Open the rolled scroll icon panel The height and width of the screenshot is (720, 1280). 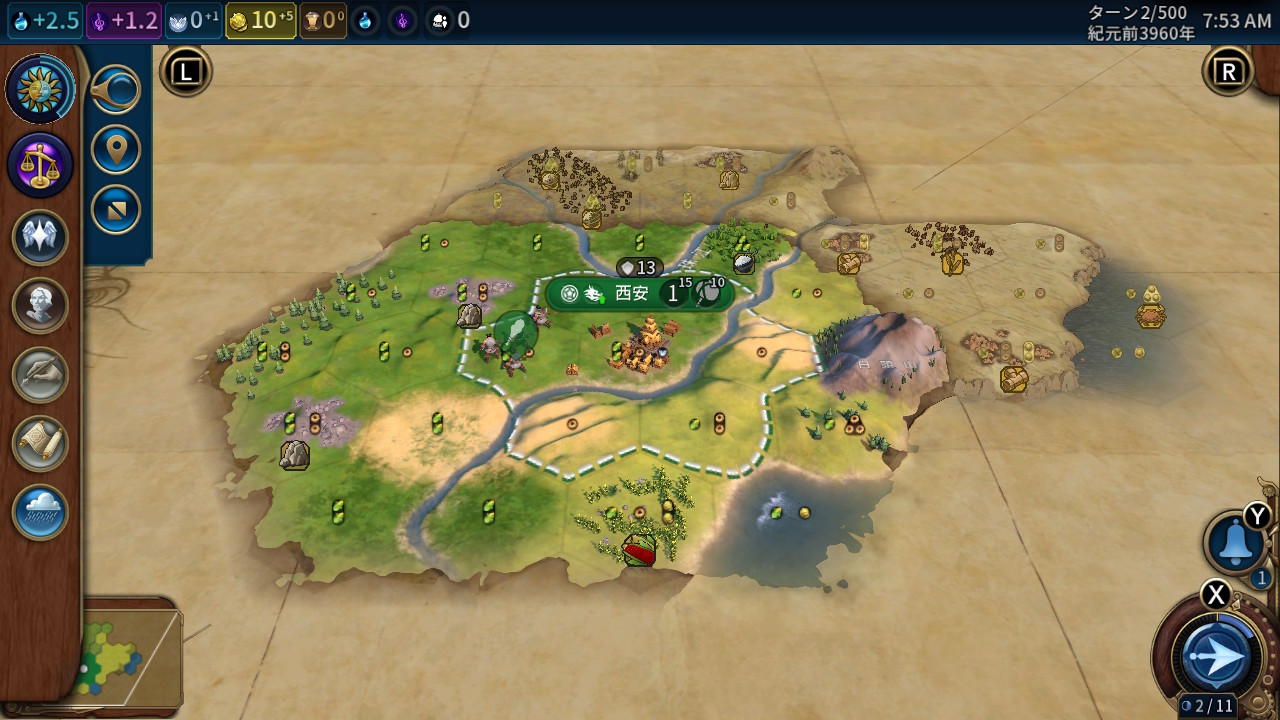click(x=40, y=444)
